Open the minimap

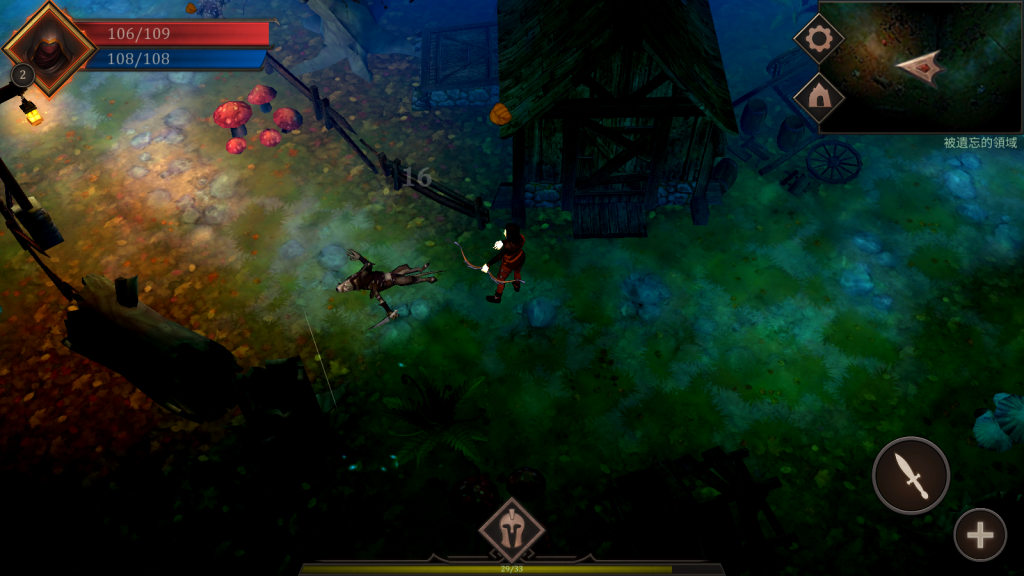point(920,68)
